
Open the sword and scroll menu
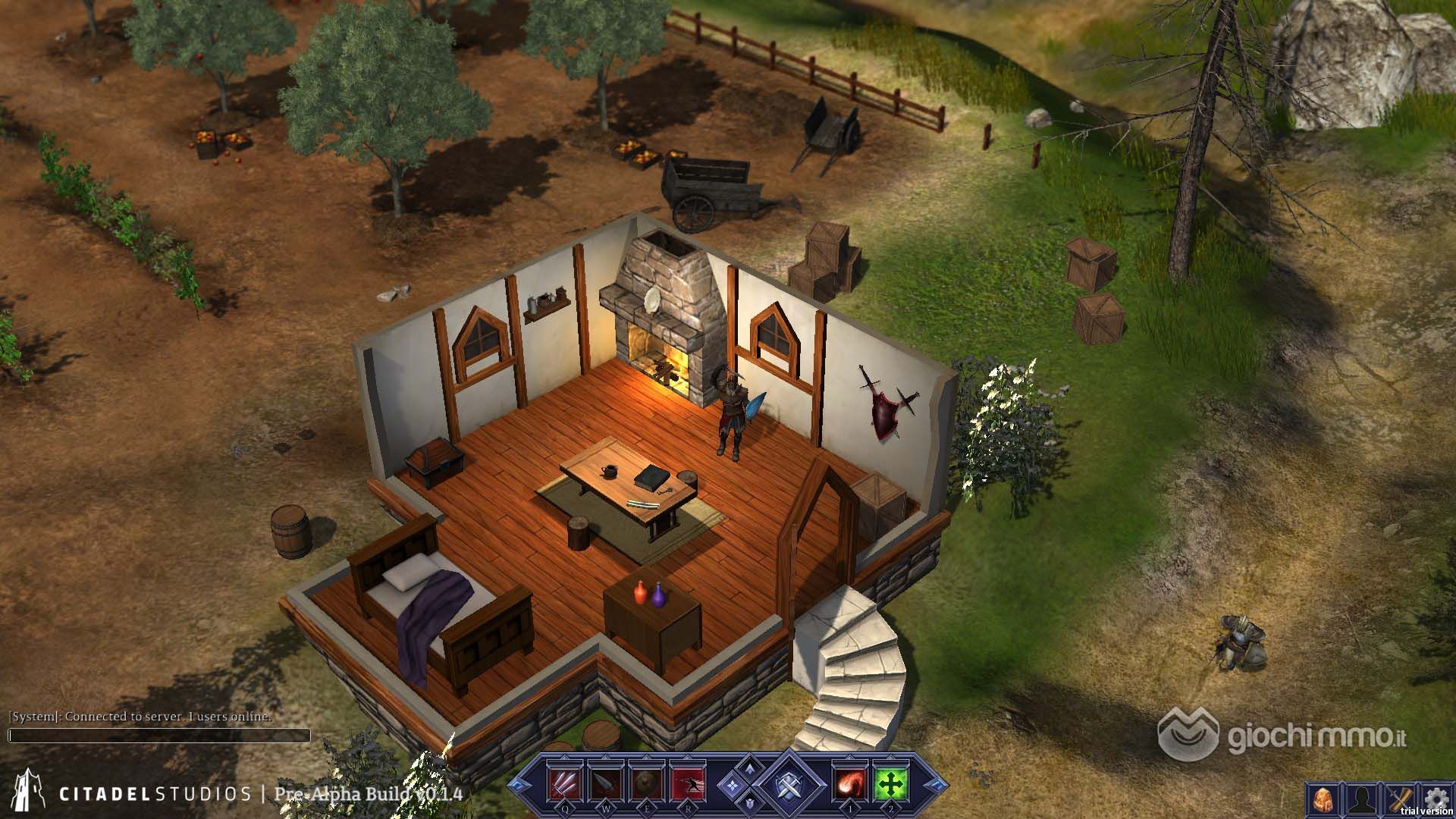click(1399, 799)
